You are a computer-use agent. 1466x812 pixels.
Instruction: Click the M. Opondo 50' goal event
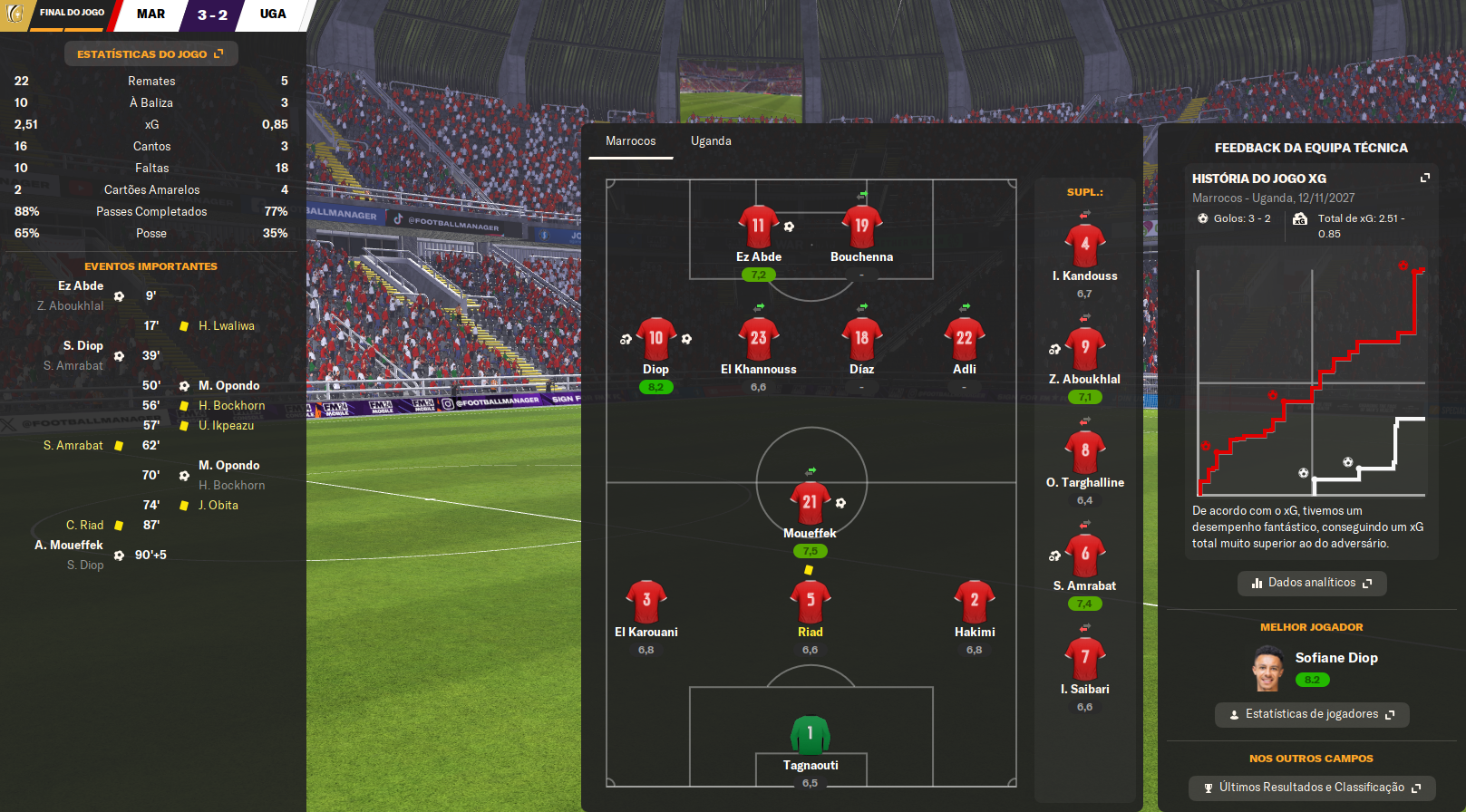pyautogui.click(x=228, y=386)
